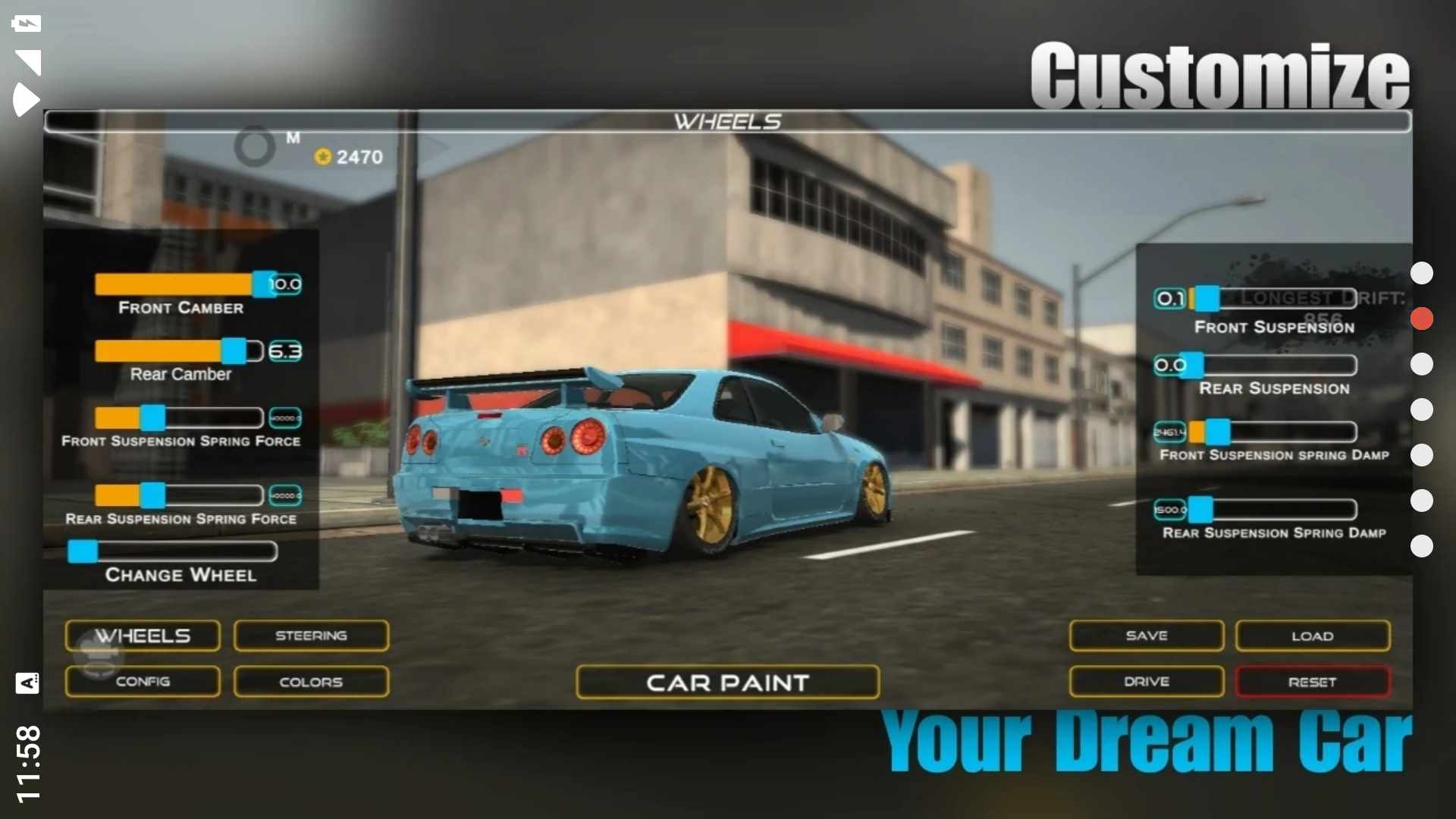Adjust the Front Suspension height slider
This screenshot has width=1456, height=819.
(x=1207, y=298)
